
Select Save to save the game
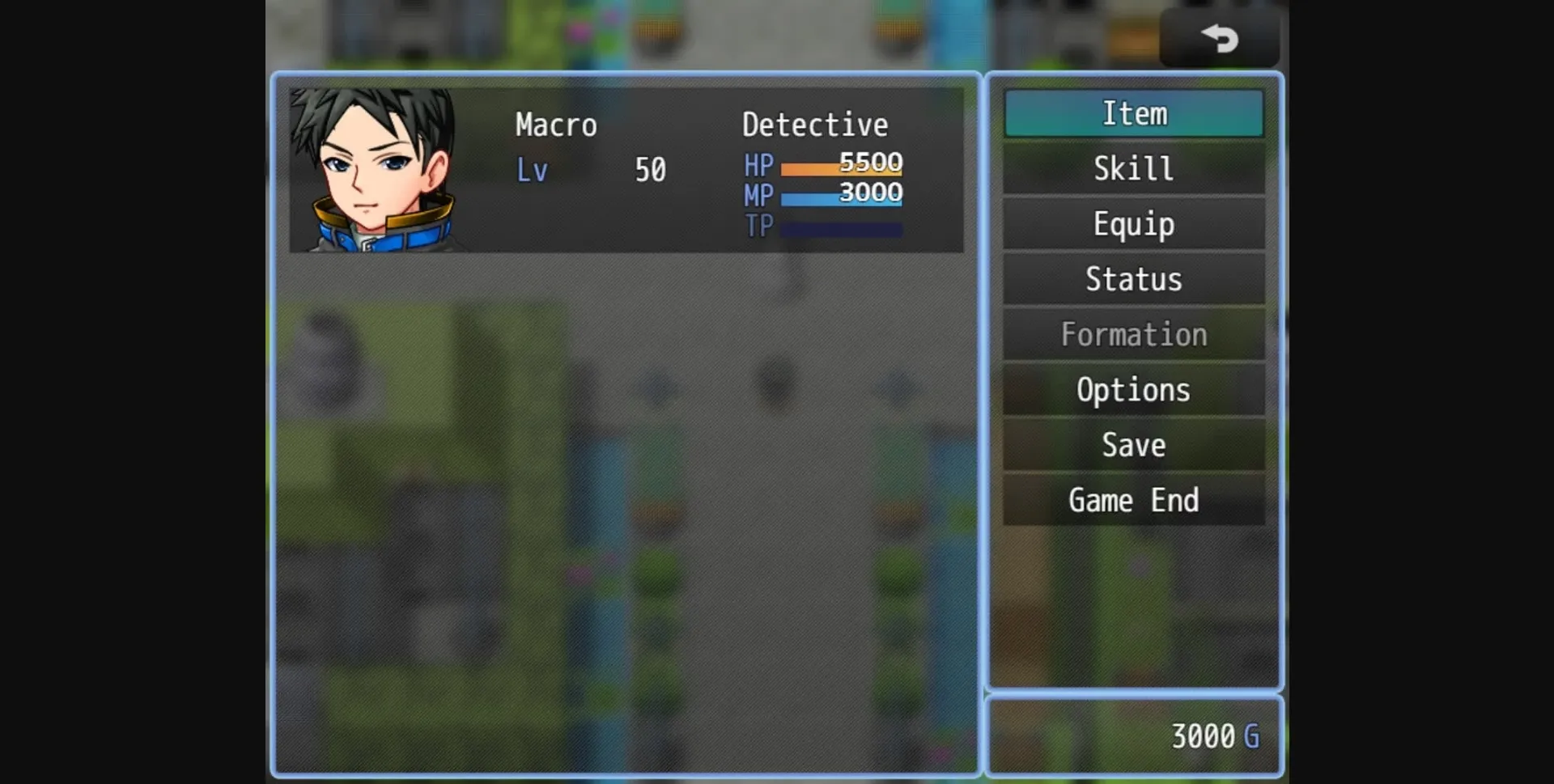click(1133, 445)
